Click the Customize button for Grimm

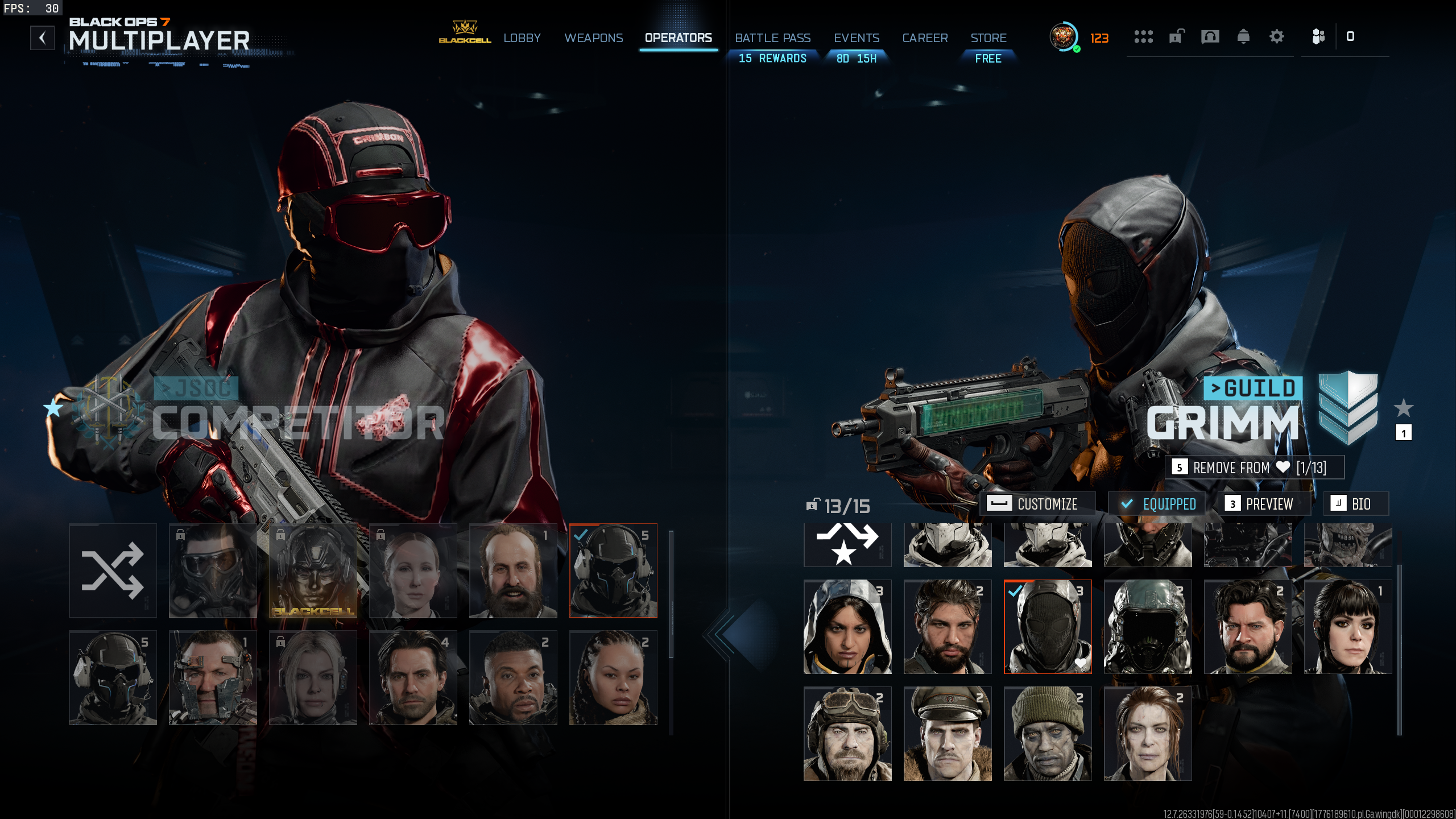tap(1037, 504)
